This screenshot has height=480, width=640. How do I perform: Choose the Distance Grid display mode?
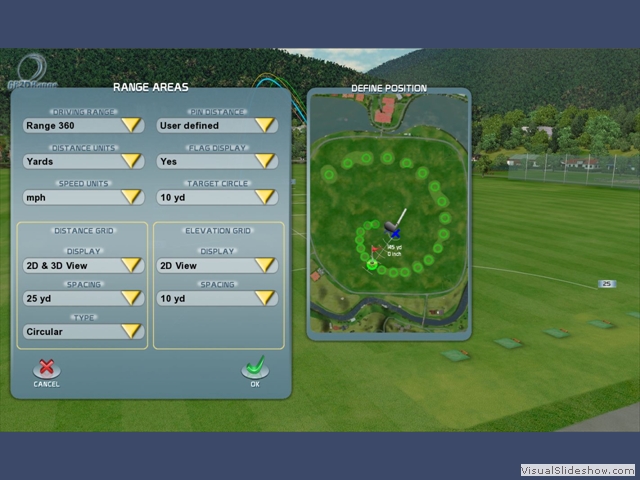pos(83,266)
